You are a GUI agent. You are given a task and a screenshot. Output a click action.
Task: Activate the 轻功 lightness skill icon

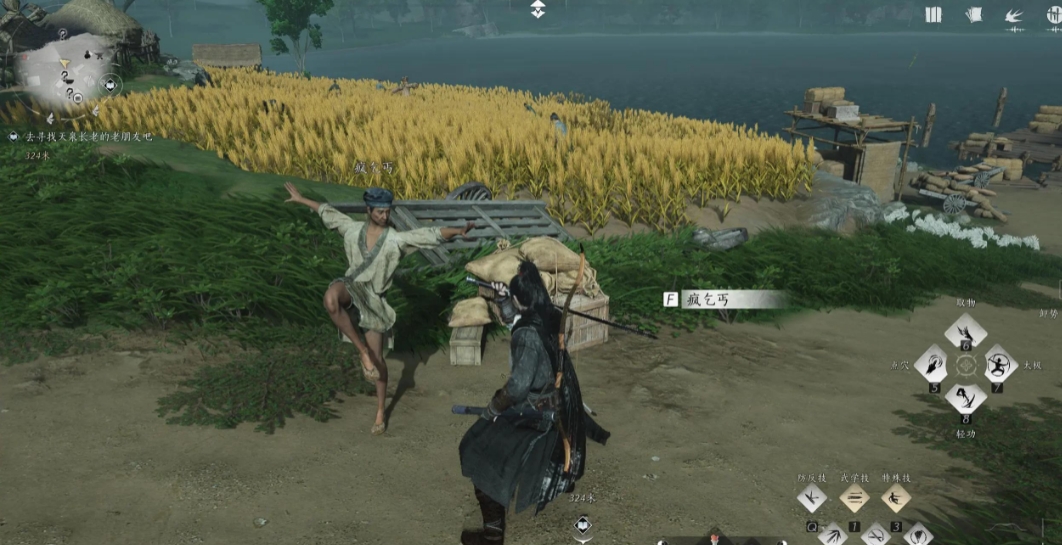[965, 396]
